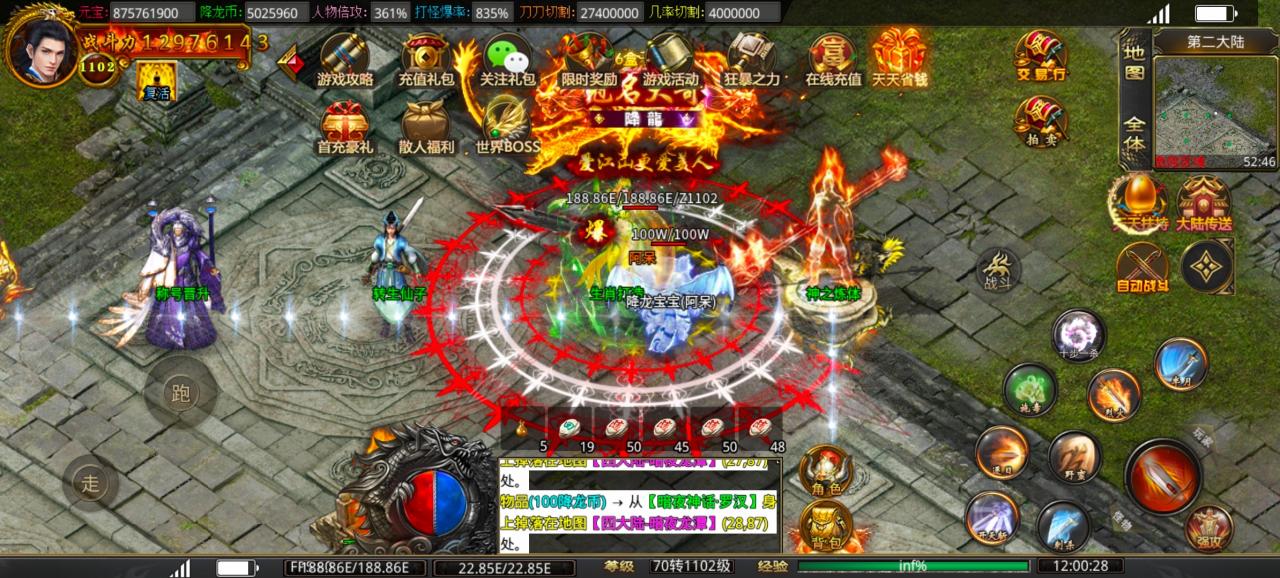Open the 世界BOSS menu
Image resolution: width=1280 pixels, height=578 pixels.
pyautogui.click(x=507, y=127)
